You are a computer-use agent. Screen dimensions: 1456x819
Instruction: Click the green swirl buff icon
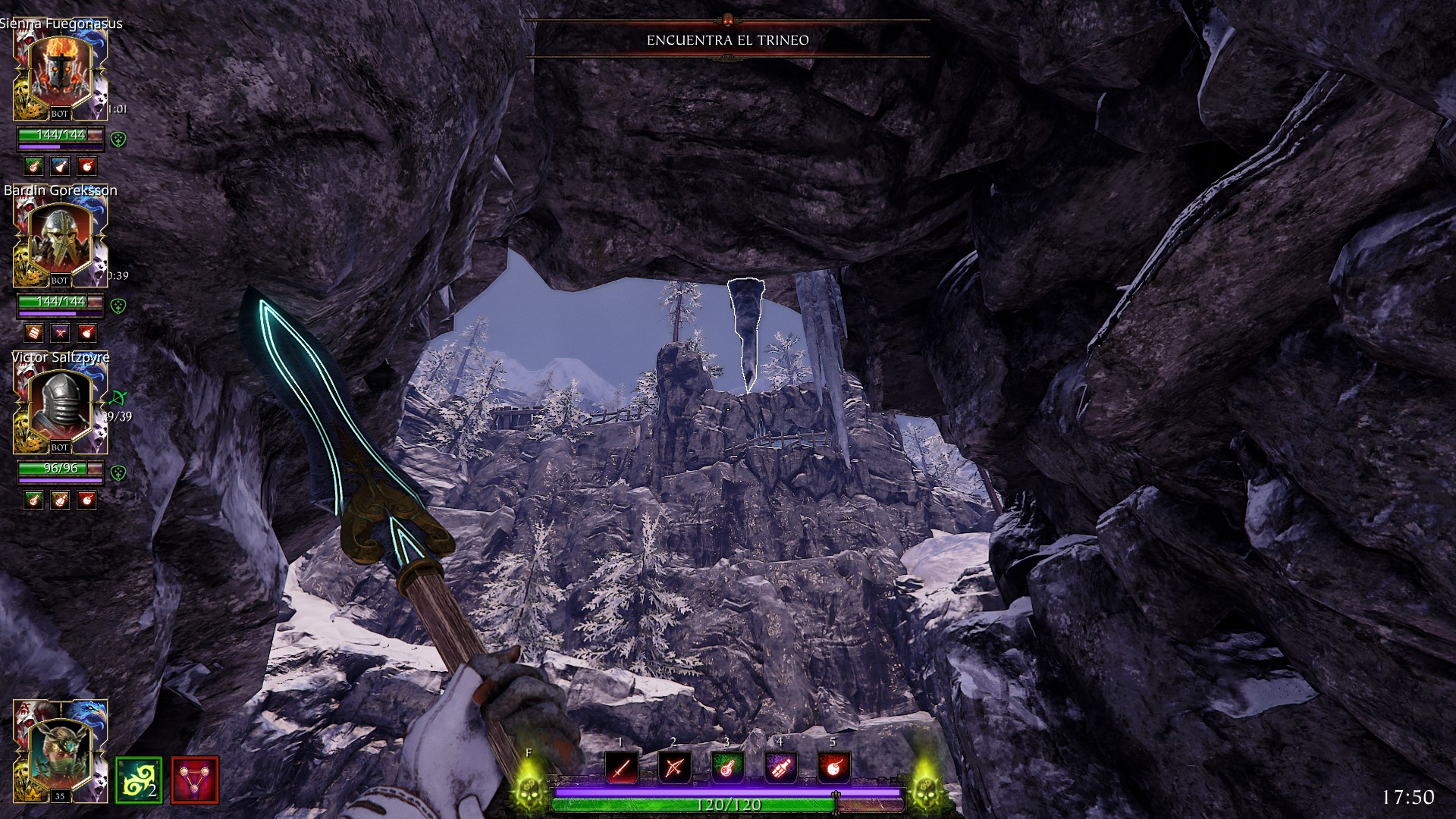(138, 780)
